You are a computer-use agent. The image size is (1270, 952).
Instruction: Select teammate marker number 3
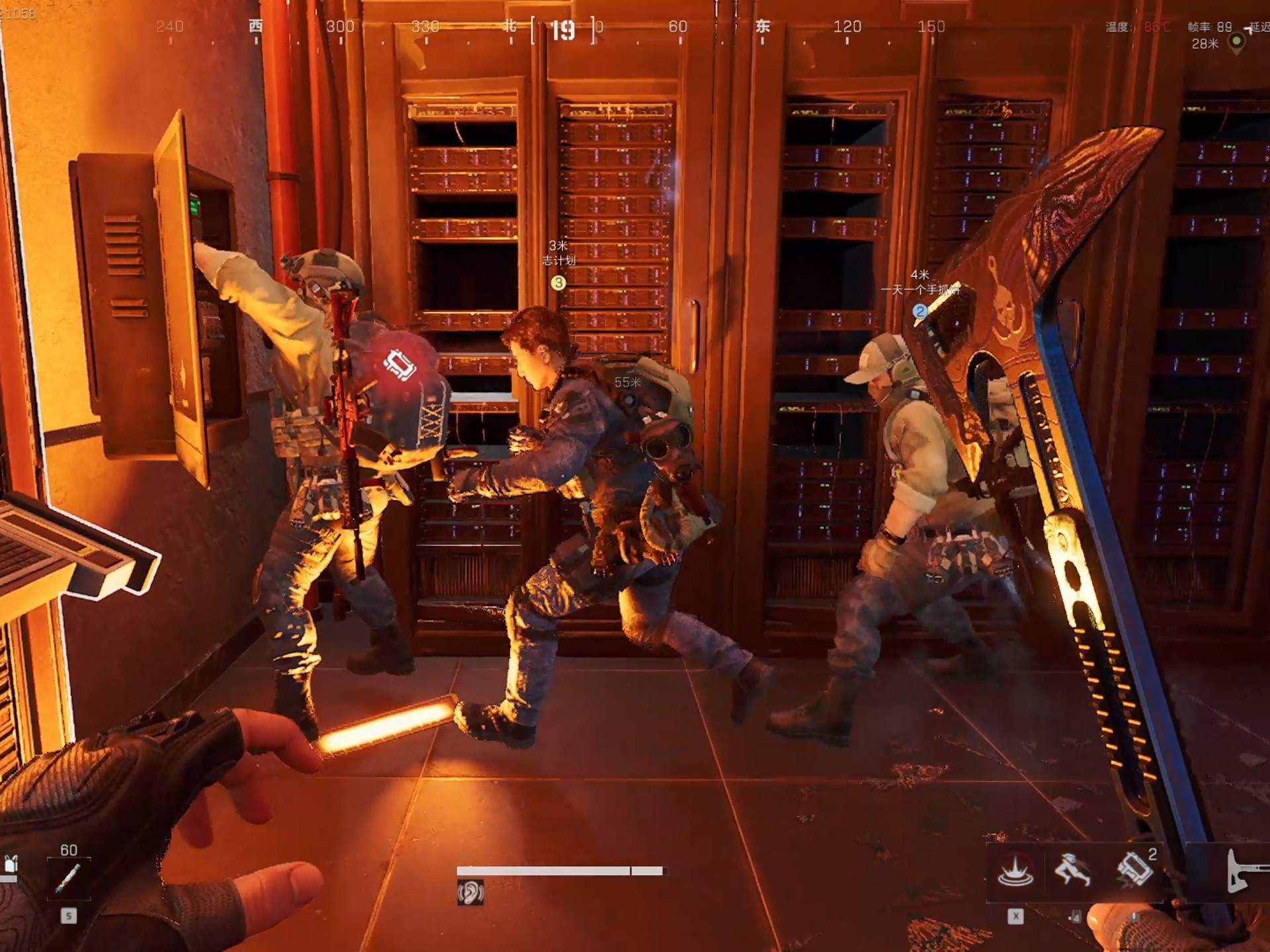558,283
